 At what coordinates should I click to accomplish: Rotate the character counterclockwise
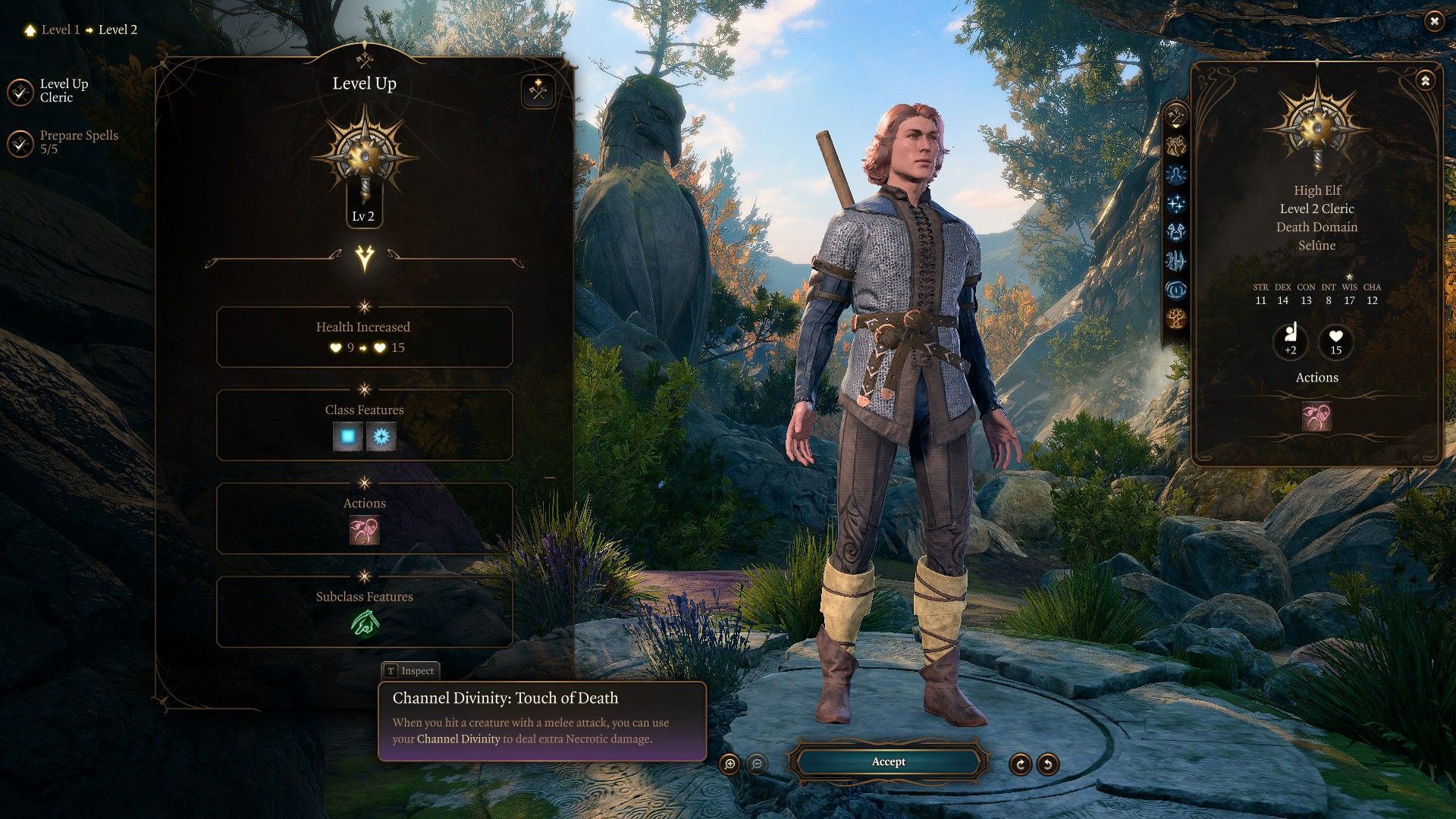point(1047,764)
